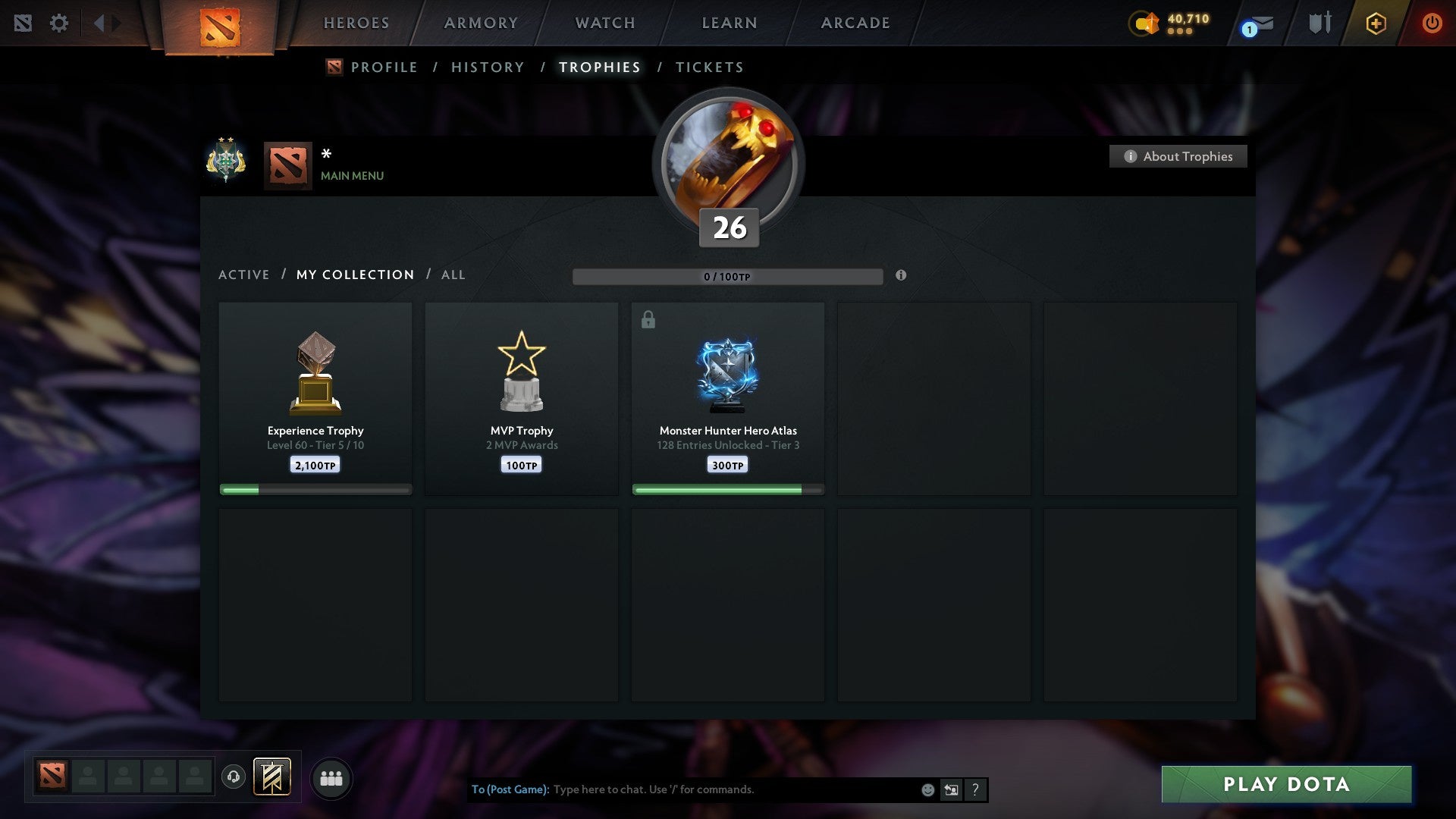The height and width of the screenshot is (819, 1456).
Task: Click the red power exit icon
Action: coord(1432,23)
